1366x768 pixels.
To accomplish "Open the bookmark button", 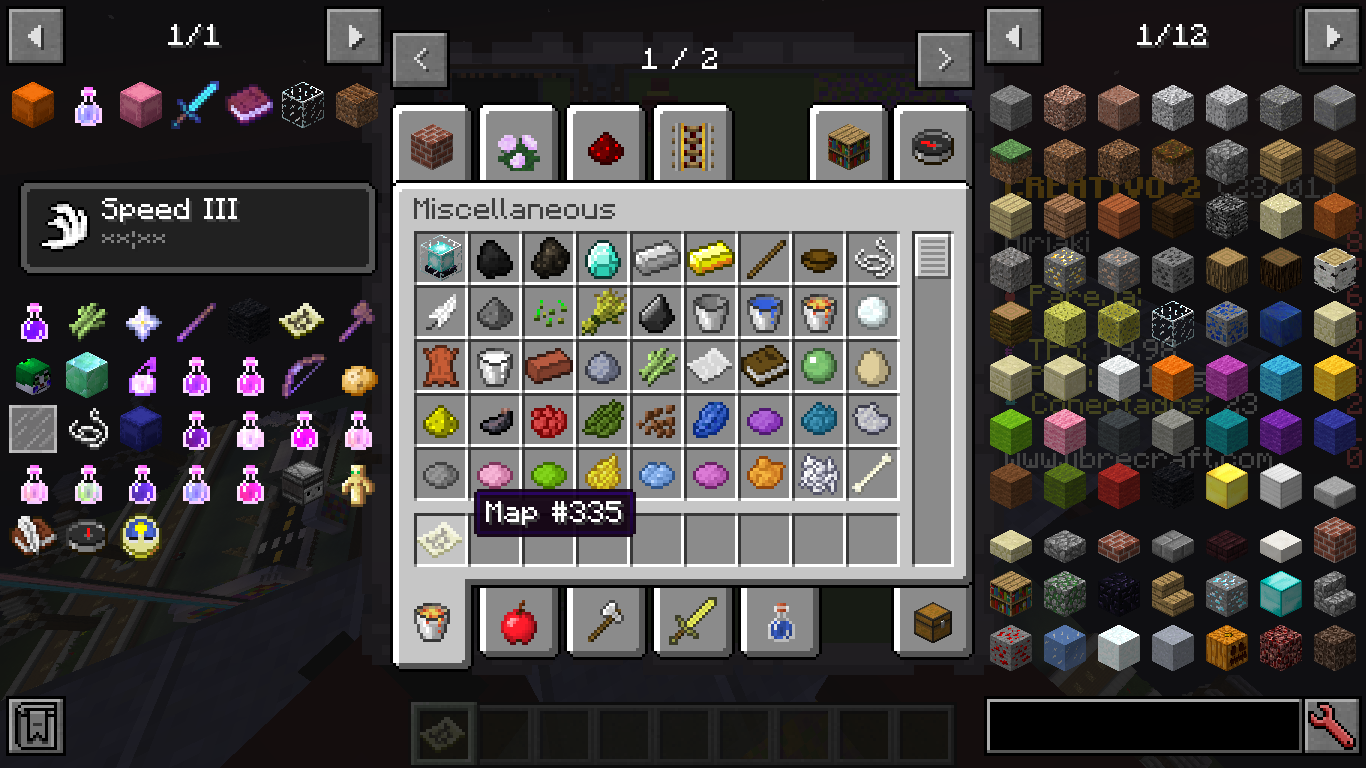I will 36,726.
